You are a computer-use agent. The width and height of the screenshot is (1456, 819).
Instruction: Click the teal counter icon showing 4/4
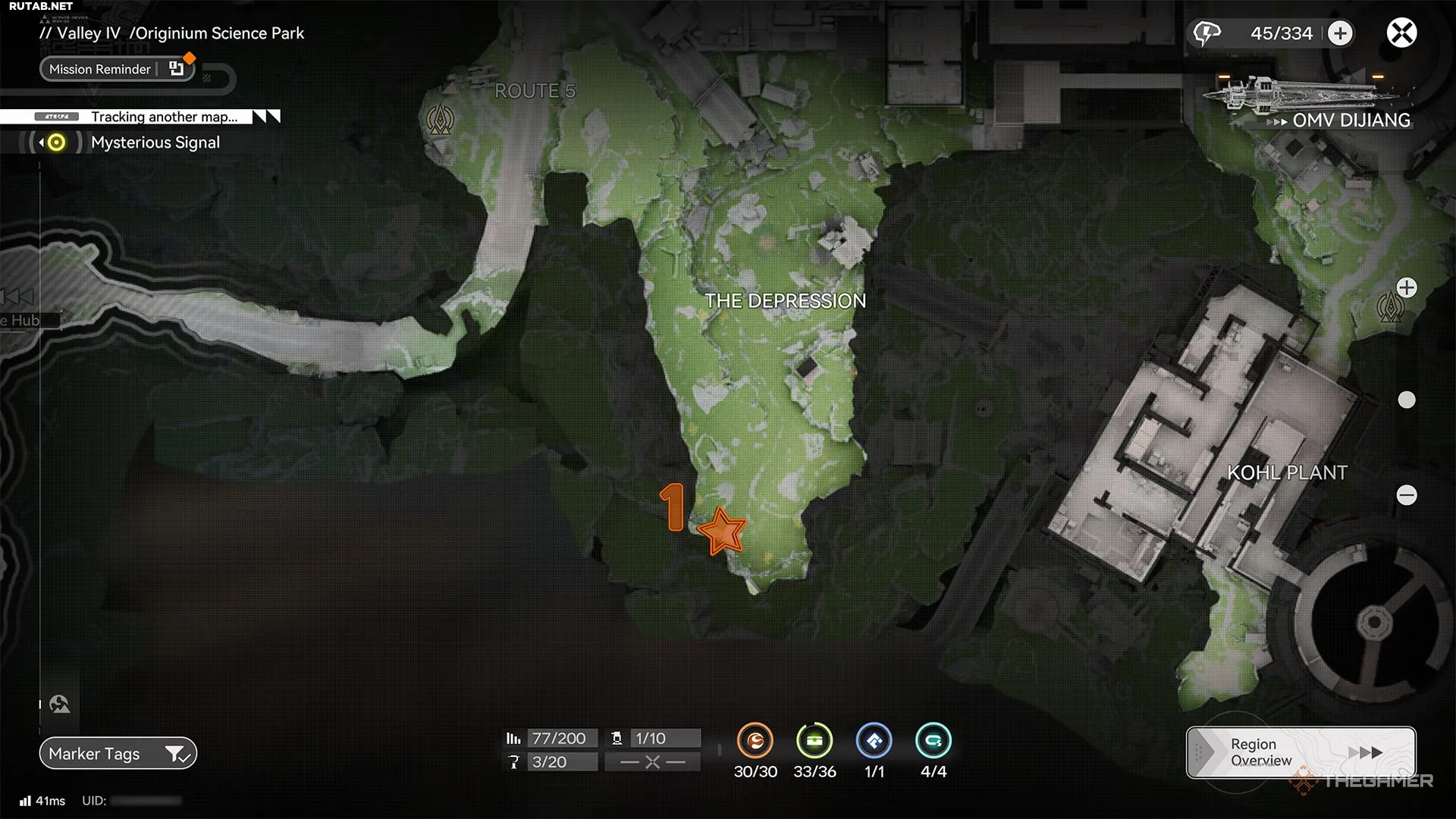pyautogui.click(x=933, y=741)
